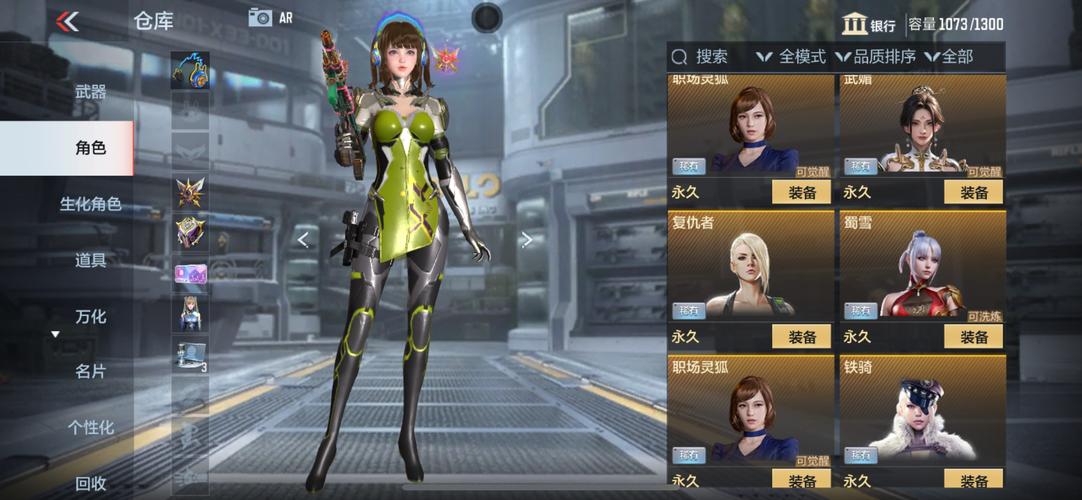Show the 万化 category

point(90,316)
